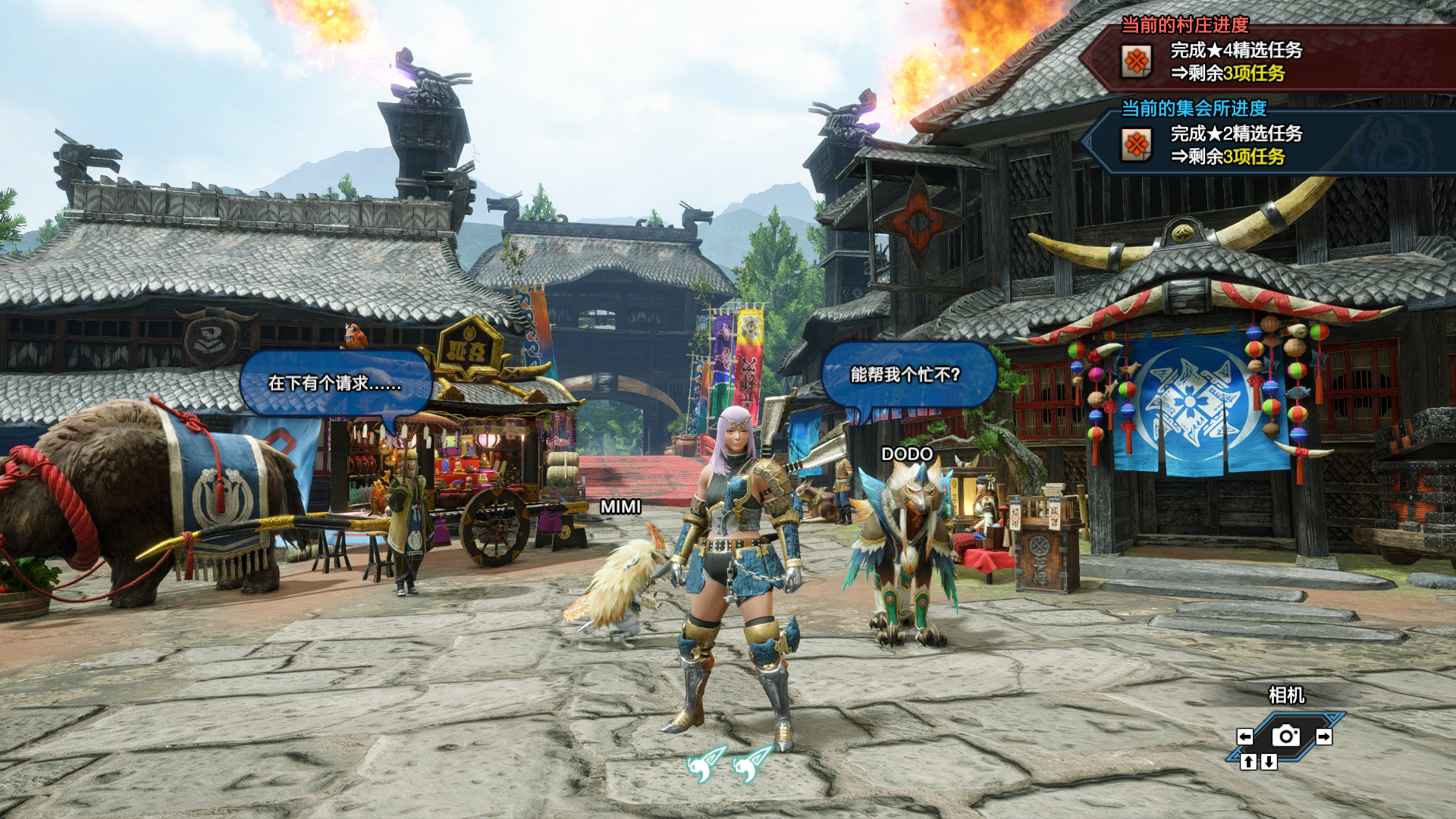Select the camera icon in the action bar

coord(1285,736)
